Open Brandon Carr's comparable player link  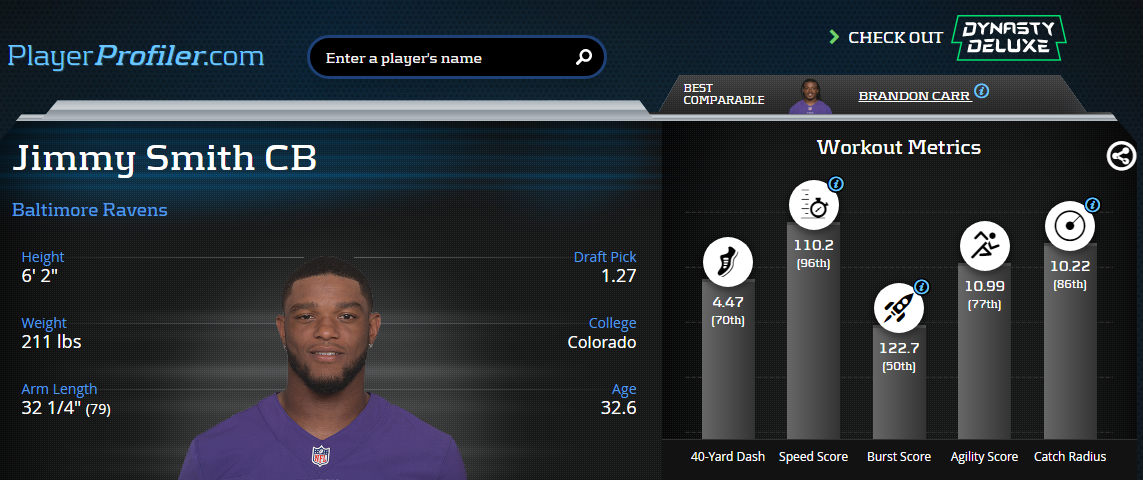pos(914,96)
